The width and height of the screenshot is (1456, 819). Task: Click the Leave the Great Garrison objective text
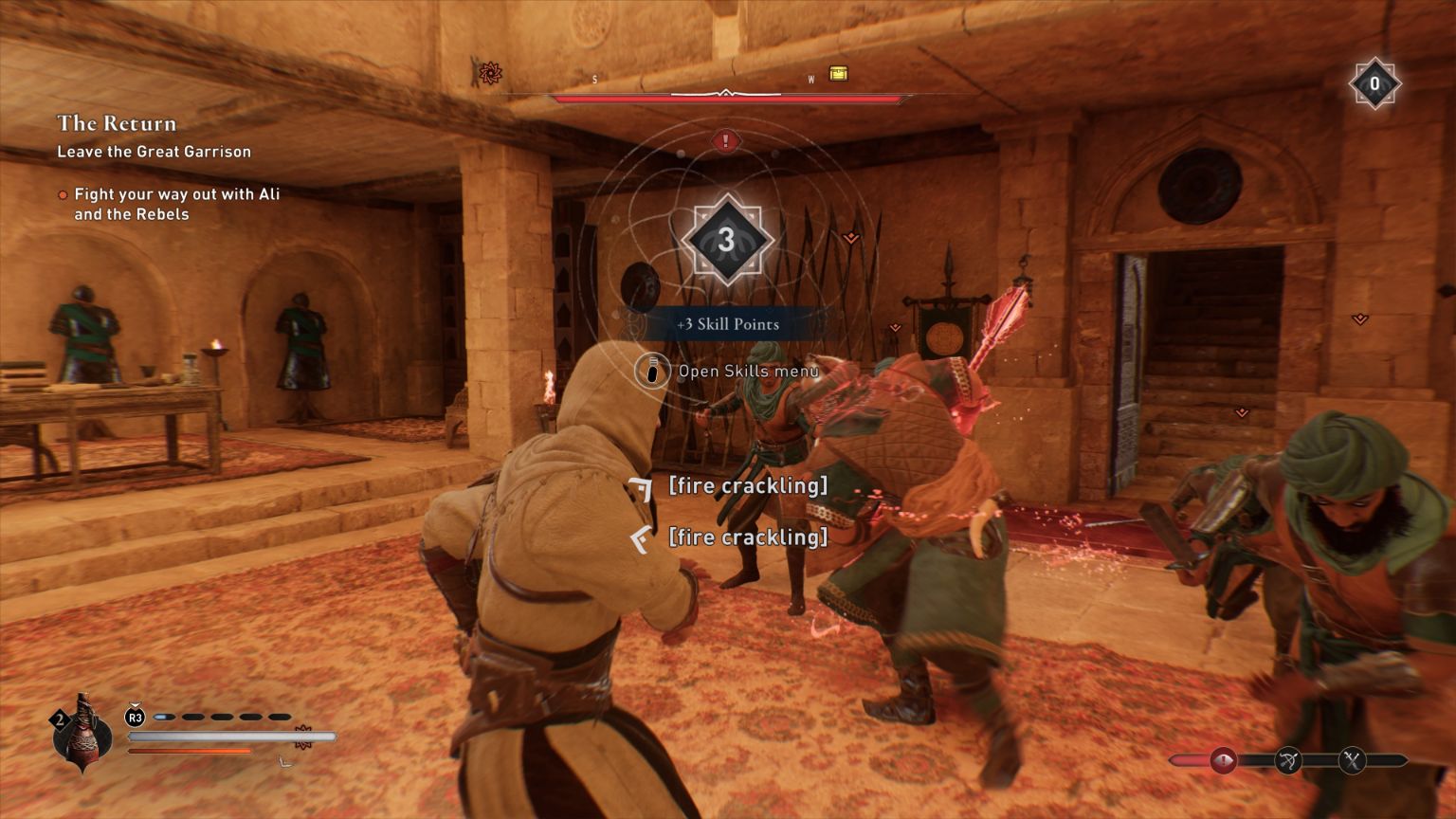155,152
